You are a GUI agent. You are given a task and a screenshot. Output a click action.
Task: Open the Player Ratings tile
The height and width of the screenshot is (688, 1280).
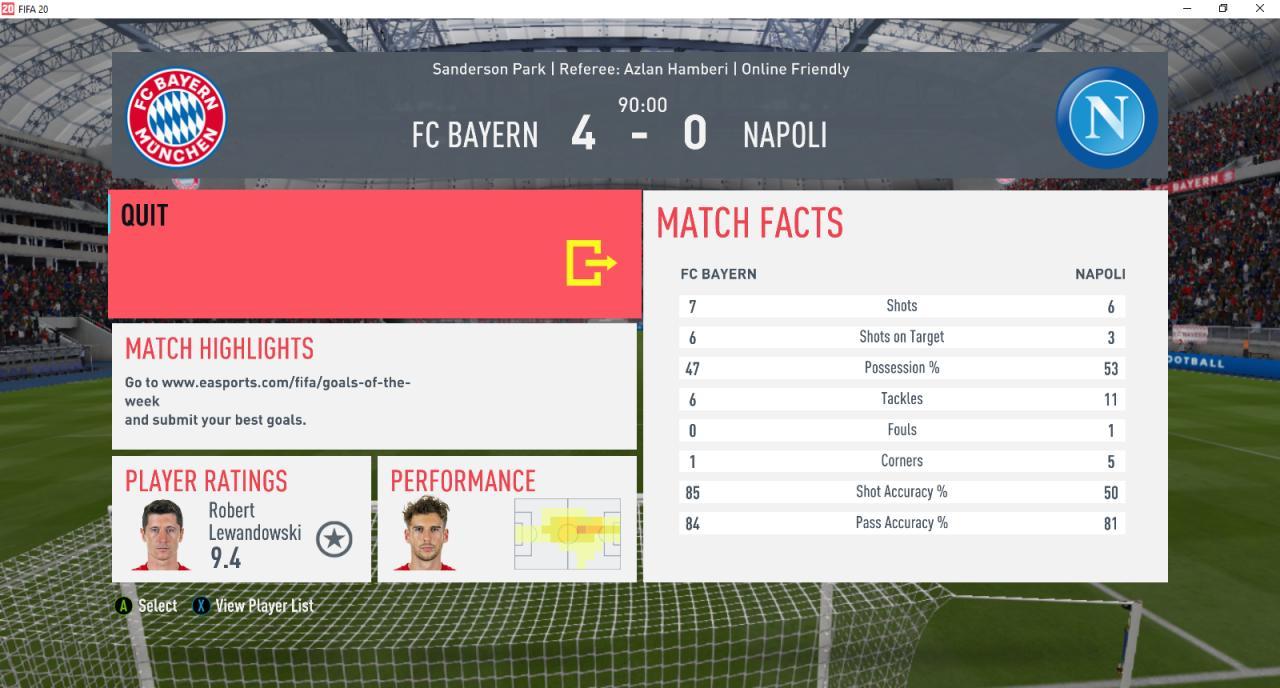(240, 519)
